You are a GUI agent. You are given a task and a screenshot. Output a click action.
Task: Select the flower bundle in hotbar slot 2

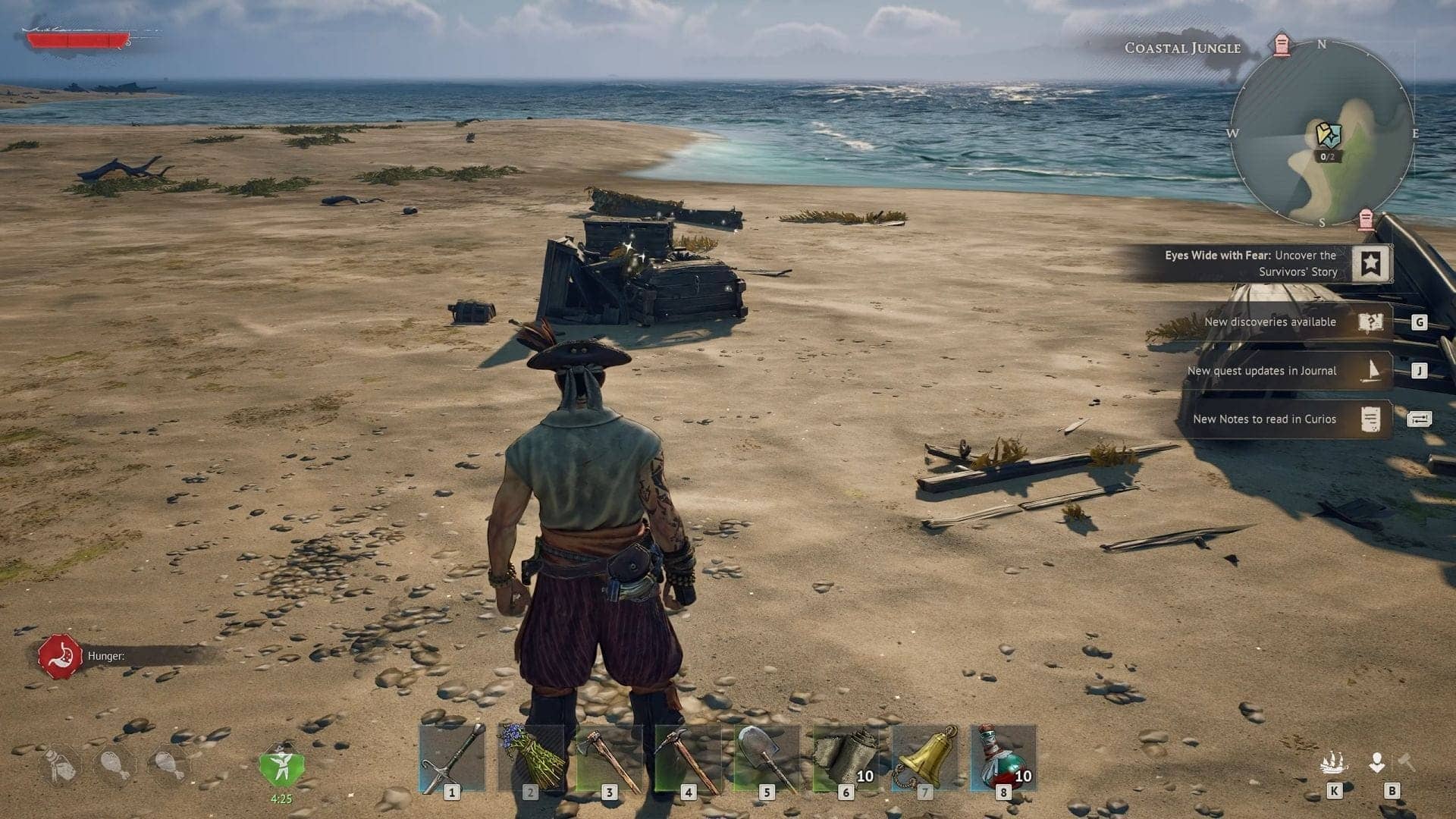[x=531, y=758]
